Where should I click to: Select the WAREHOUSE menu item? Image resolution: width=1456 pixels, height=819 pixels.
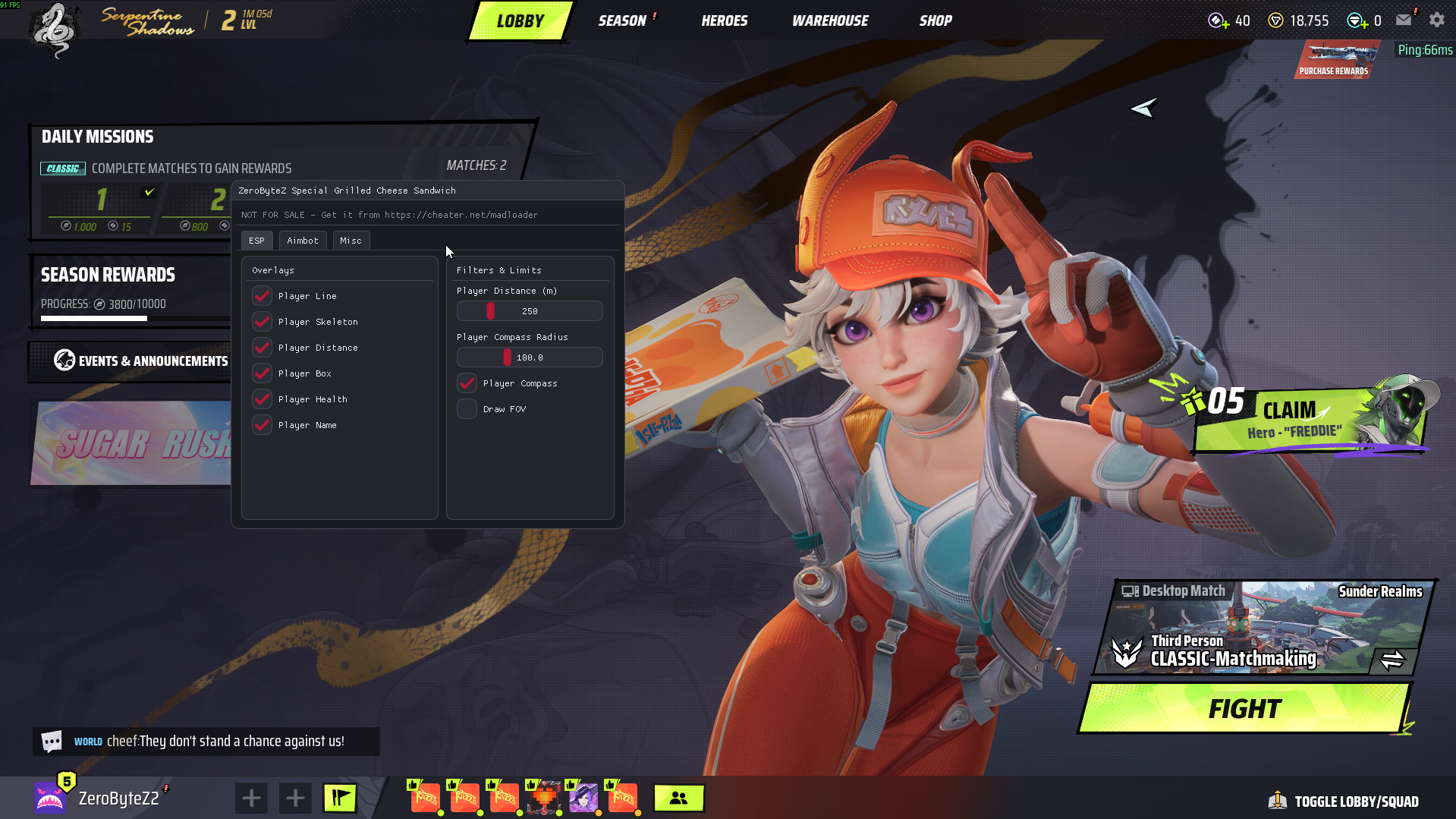click(829, 20)
